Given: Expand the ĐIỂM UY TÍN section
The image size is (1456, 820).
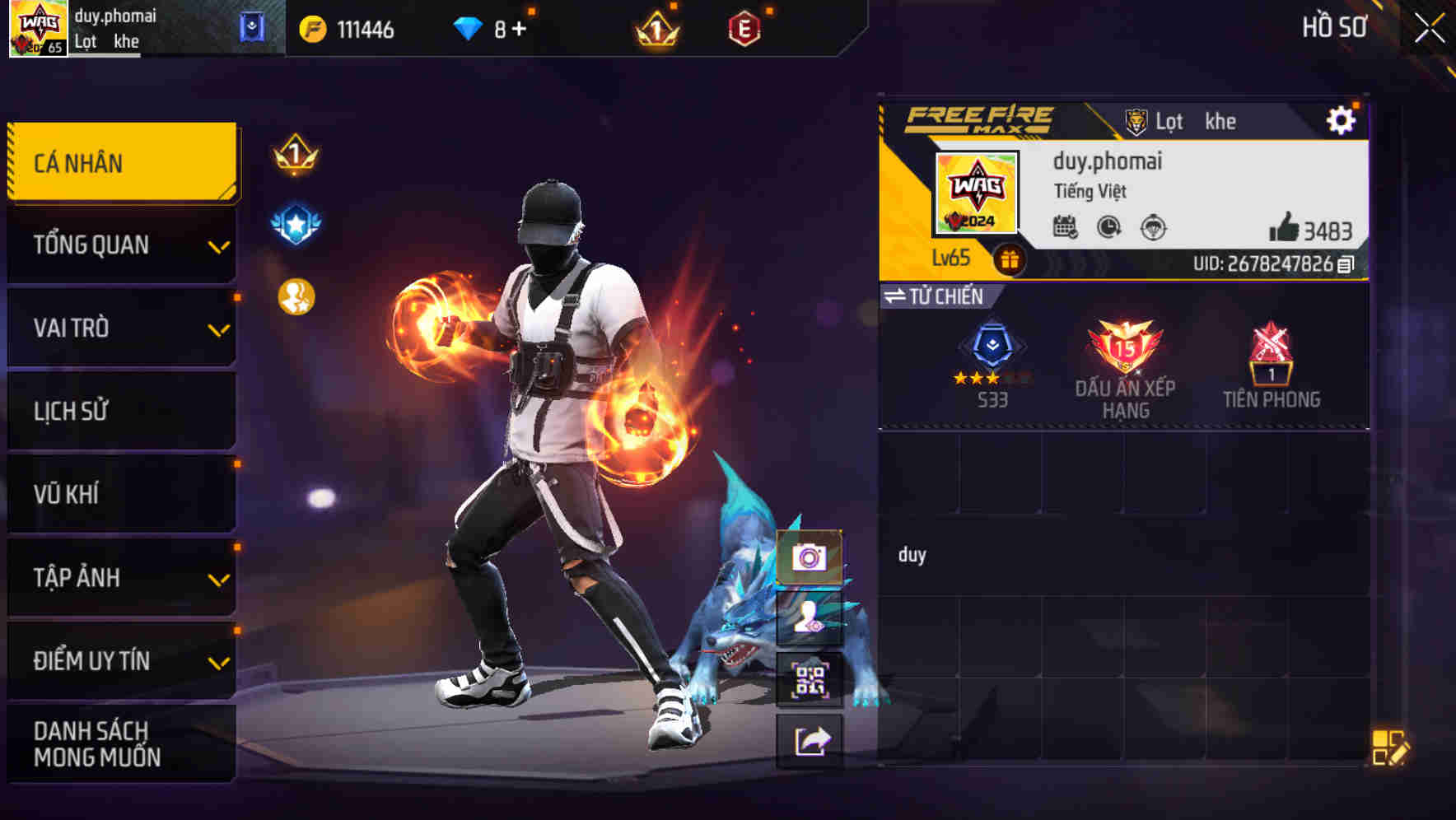Looking at the screenshot, I should 120,660.
